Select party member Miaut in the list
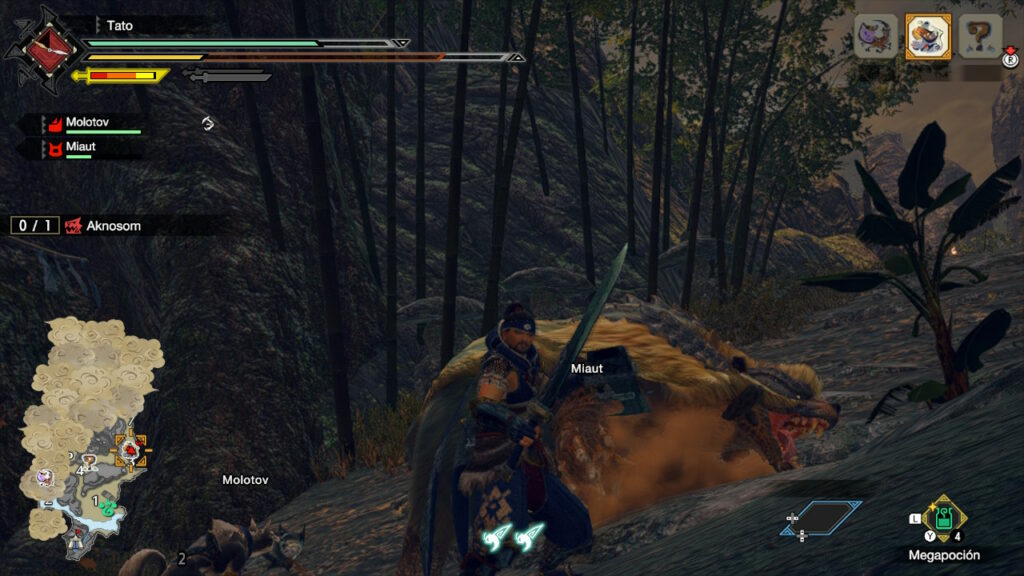 tap(80, 147)
